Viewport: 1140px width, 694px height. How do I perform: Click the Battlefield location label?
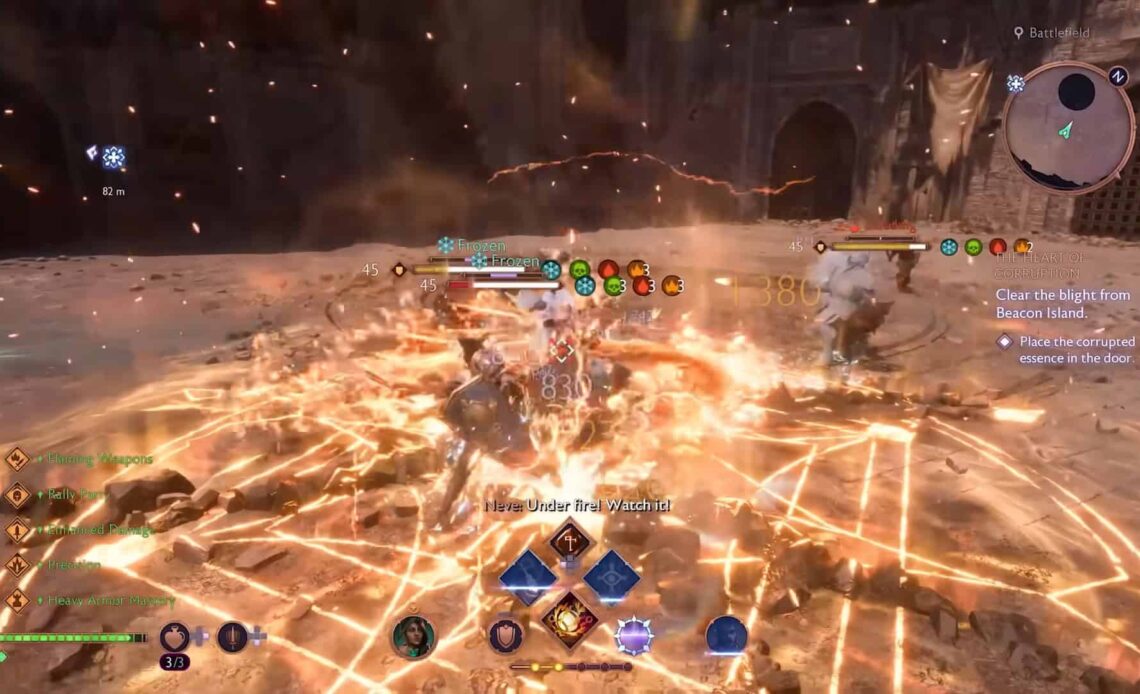pos(1059,33)
